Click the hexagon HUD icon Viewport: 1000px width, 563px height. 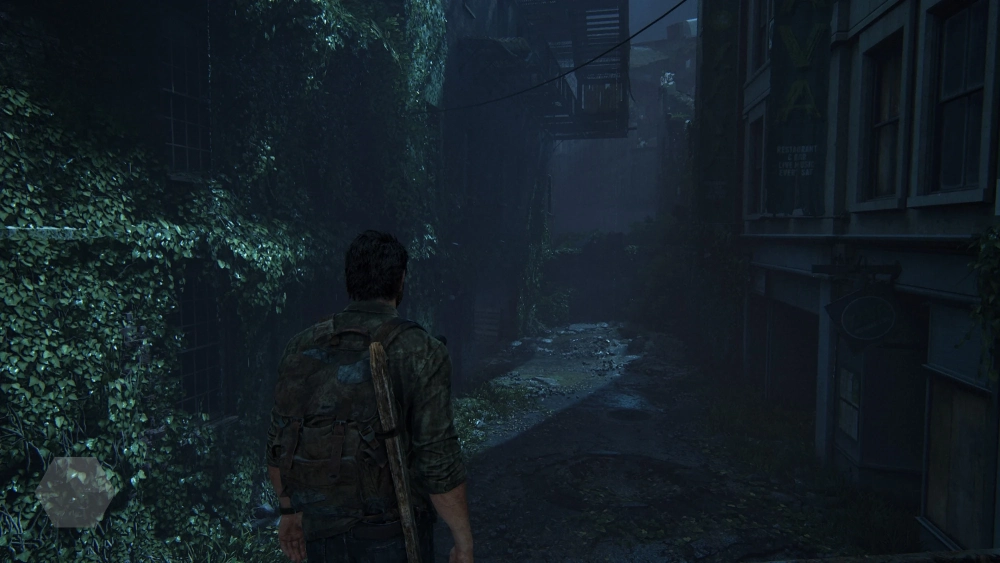pyautogui.click(x=78, y=491)
